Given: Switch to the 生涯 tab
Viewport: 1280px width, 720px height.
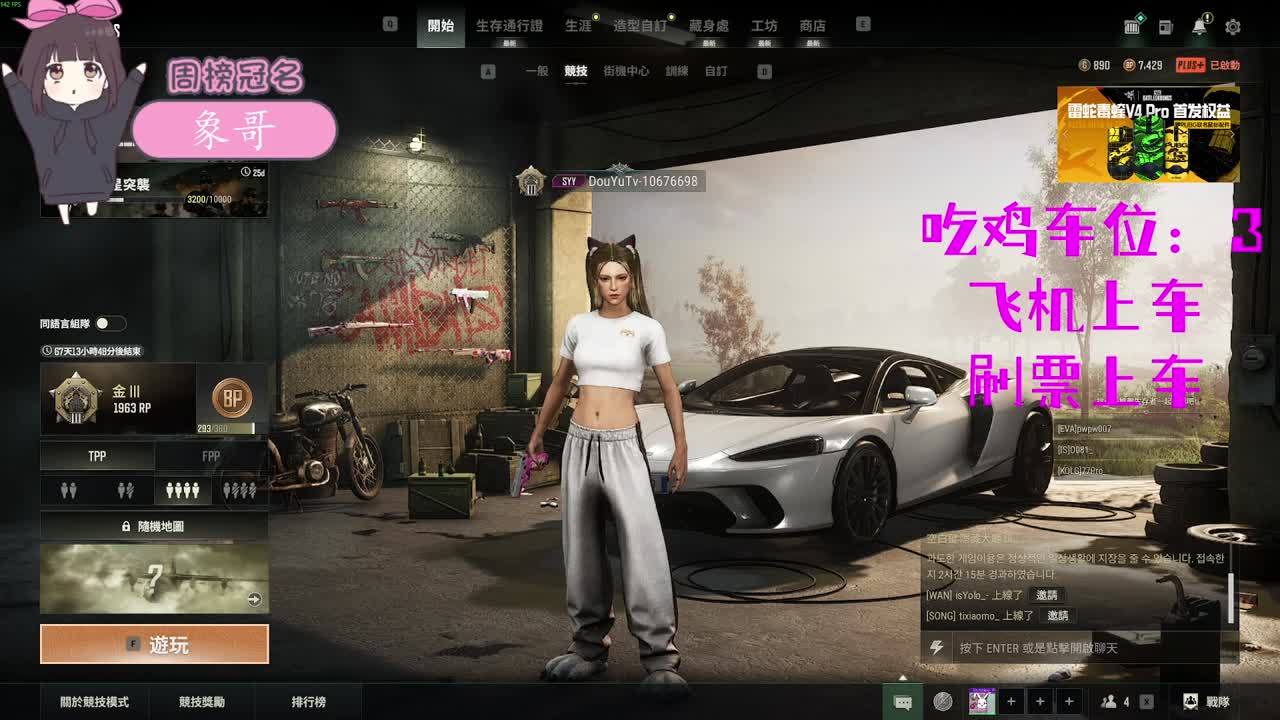Looking at the screenshot, I should click(x=578, y=26).
